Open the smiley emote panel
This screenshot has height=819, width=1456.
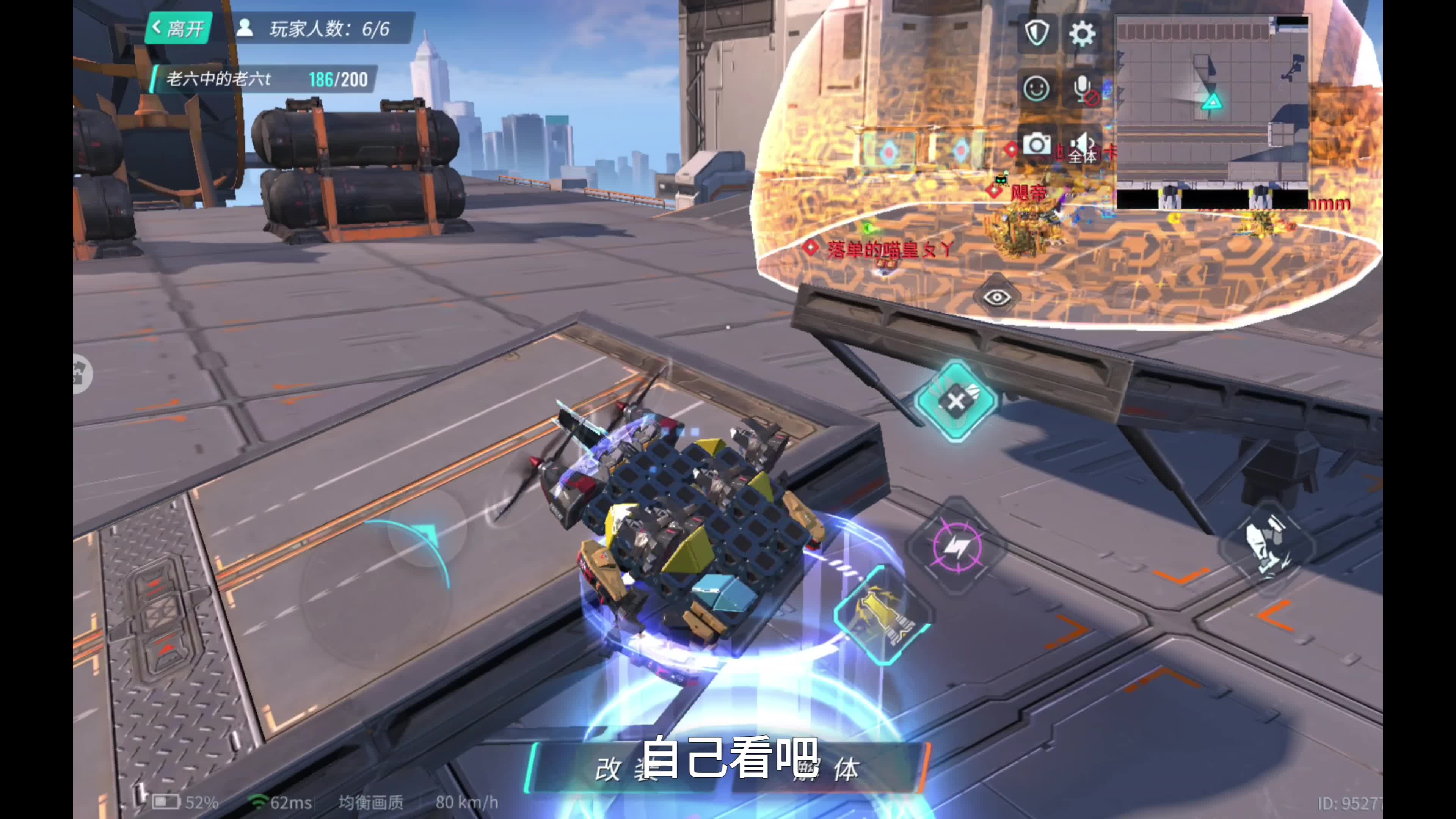click(x=1037, y=89)
